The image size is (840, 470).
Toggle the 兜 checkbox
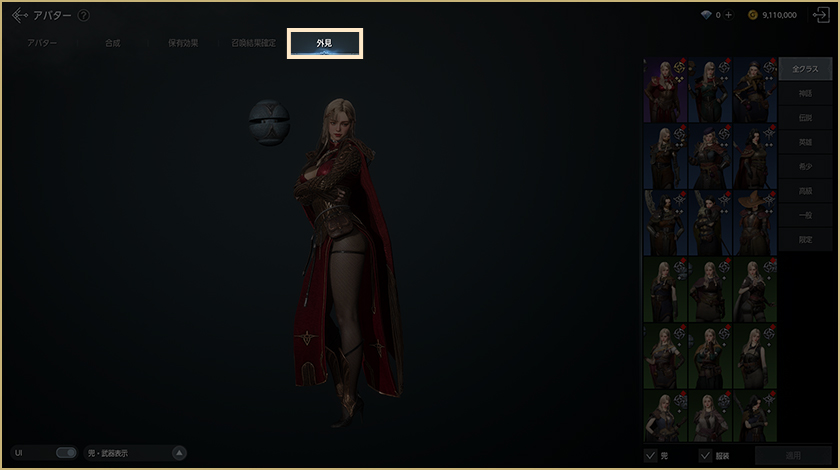(651, 455)
